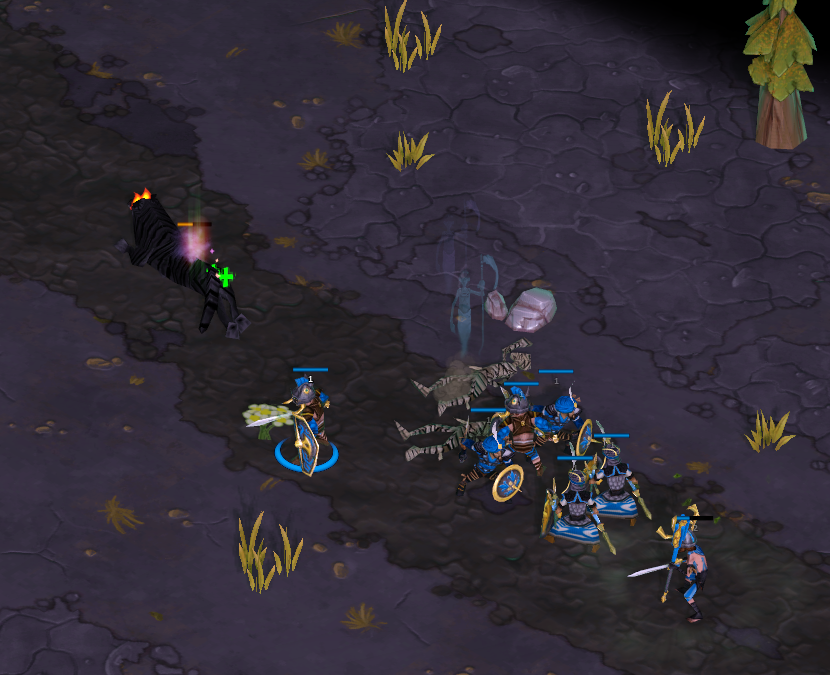Select the shield soldier with blue selection ring

point(307,425)
